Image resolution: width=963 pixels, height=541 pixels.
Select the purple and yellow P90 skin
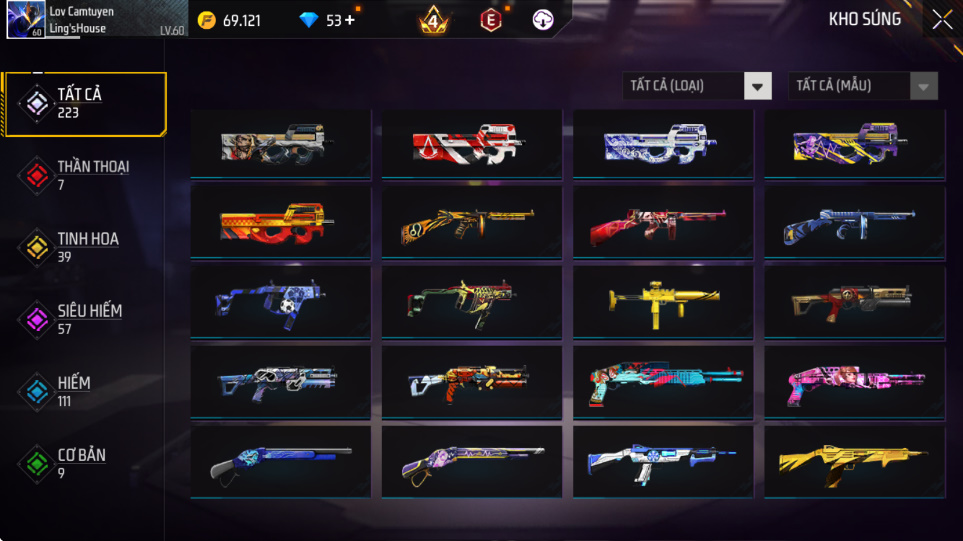click(854, 144)
